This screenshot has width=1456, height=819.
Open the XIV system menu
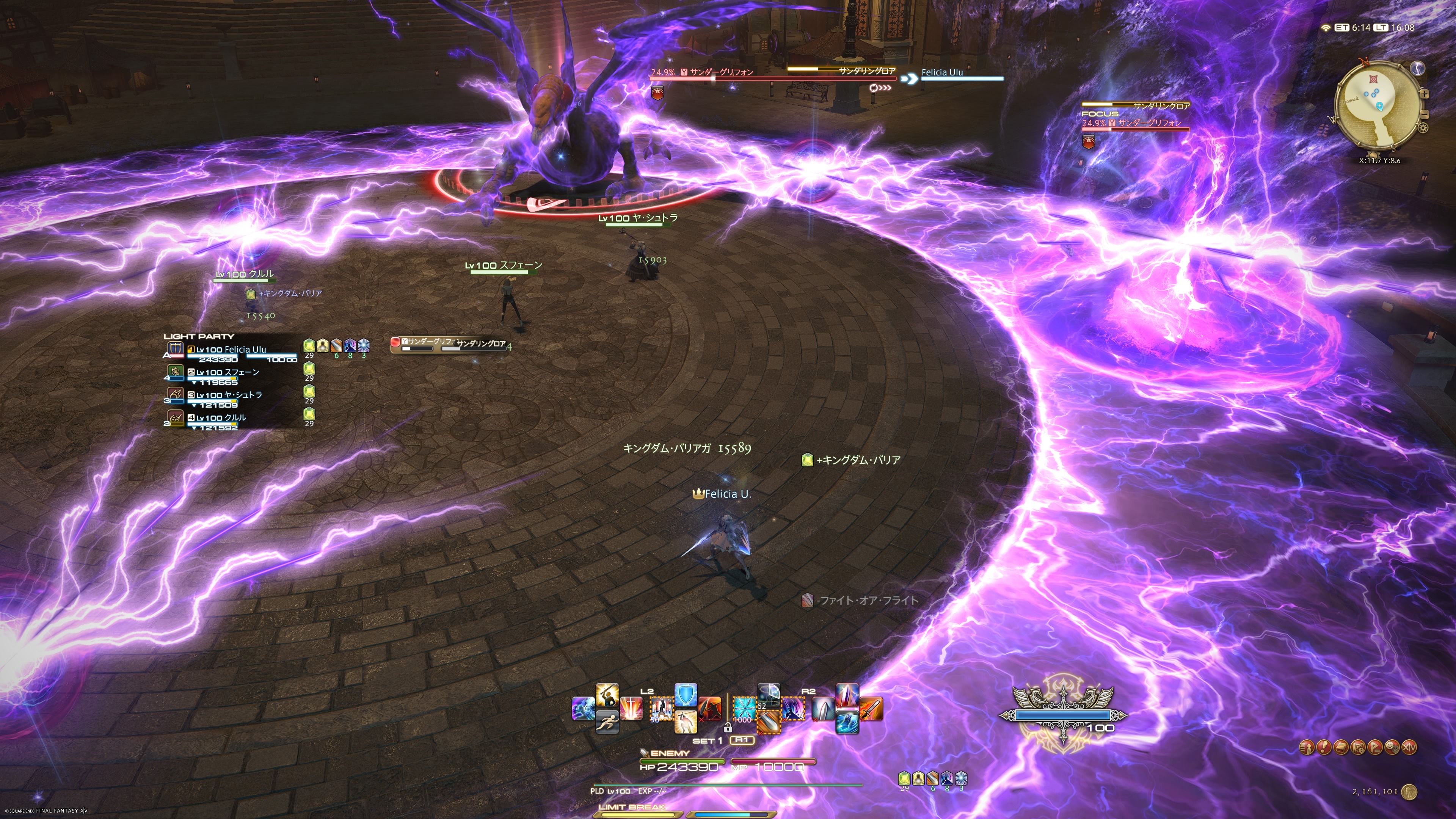point(1410,747)
